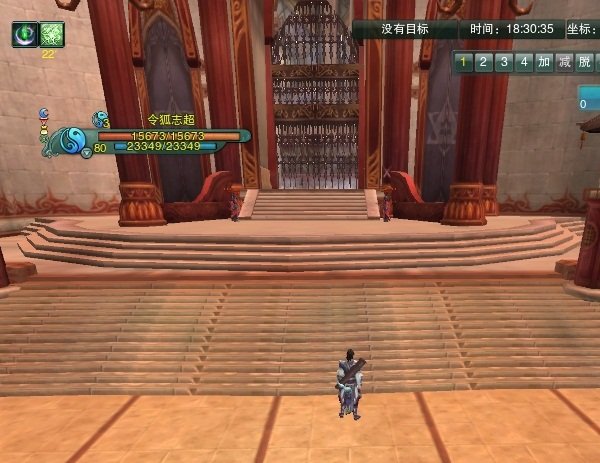This screenshot has width=600, height=463.
Task: Click the 没有目标 target panel
Action: tap(404, 29)
